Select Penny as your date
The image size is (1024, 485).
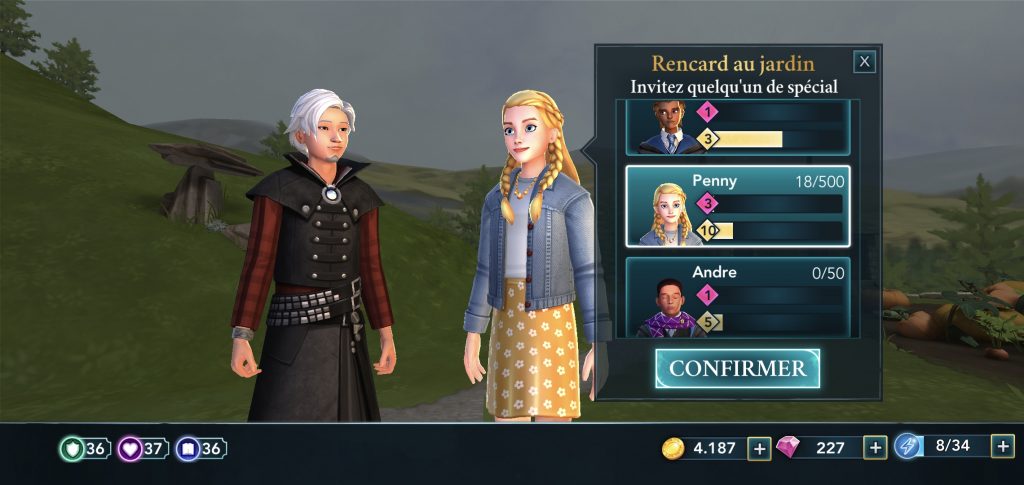pyautogui.click(x=738, y=206)
